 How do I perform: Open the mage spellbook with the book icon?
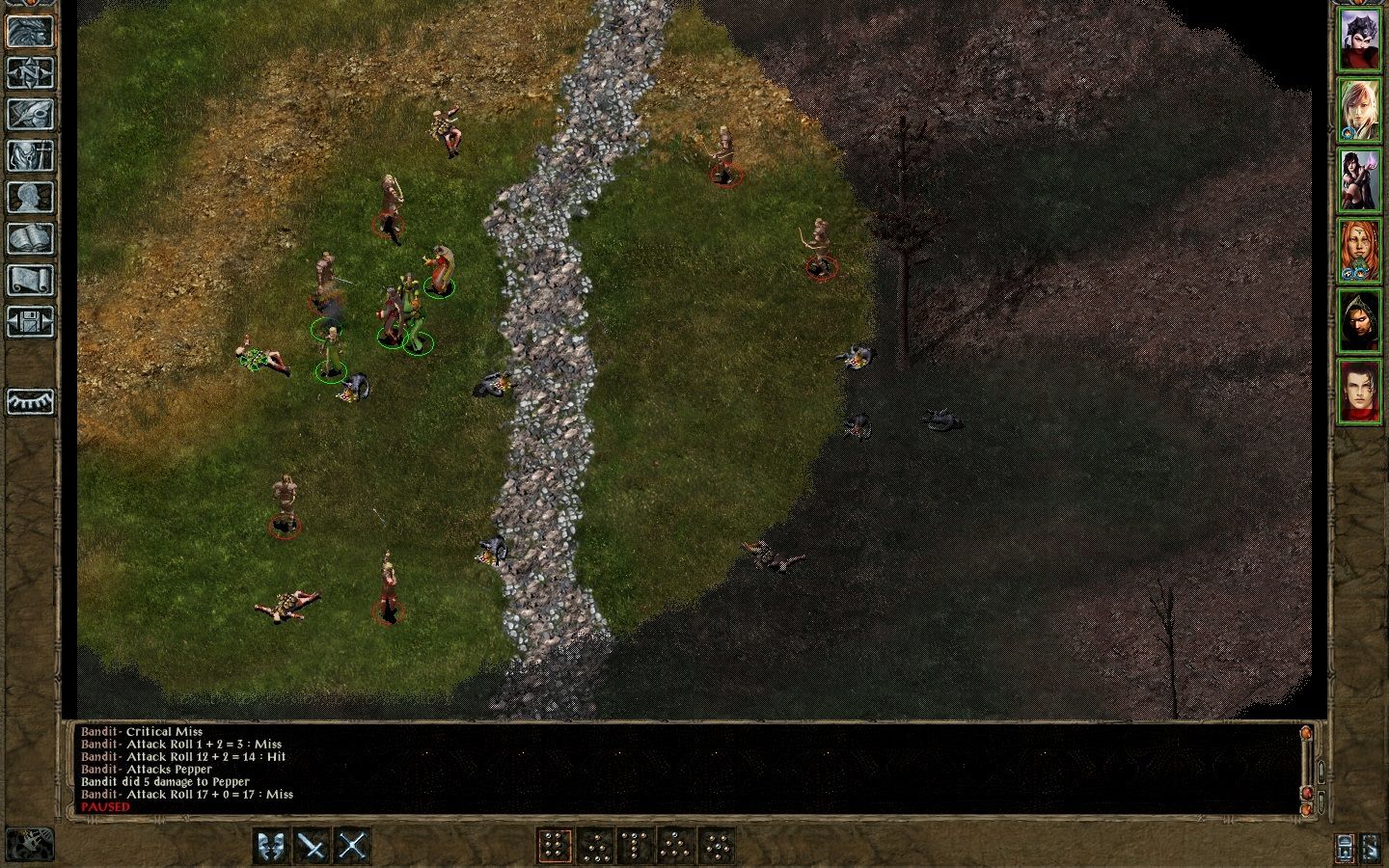[30, 239]
